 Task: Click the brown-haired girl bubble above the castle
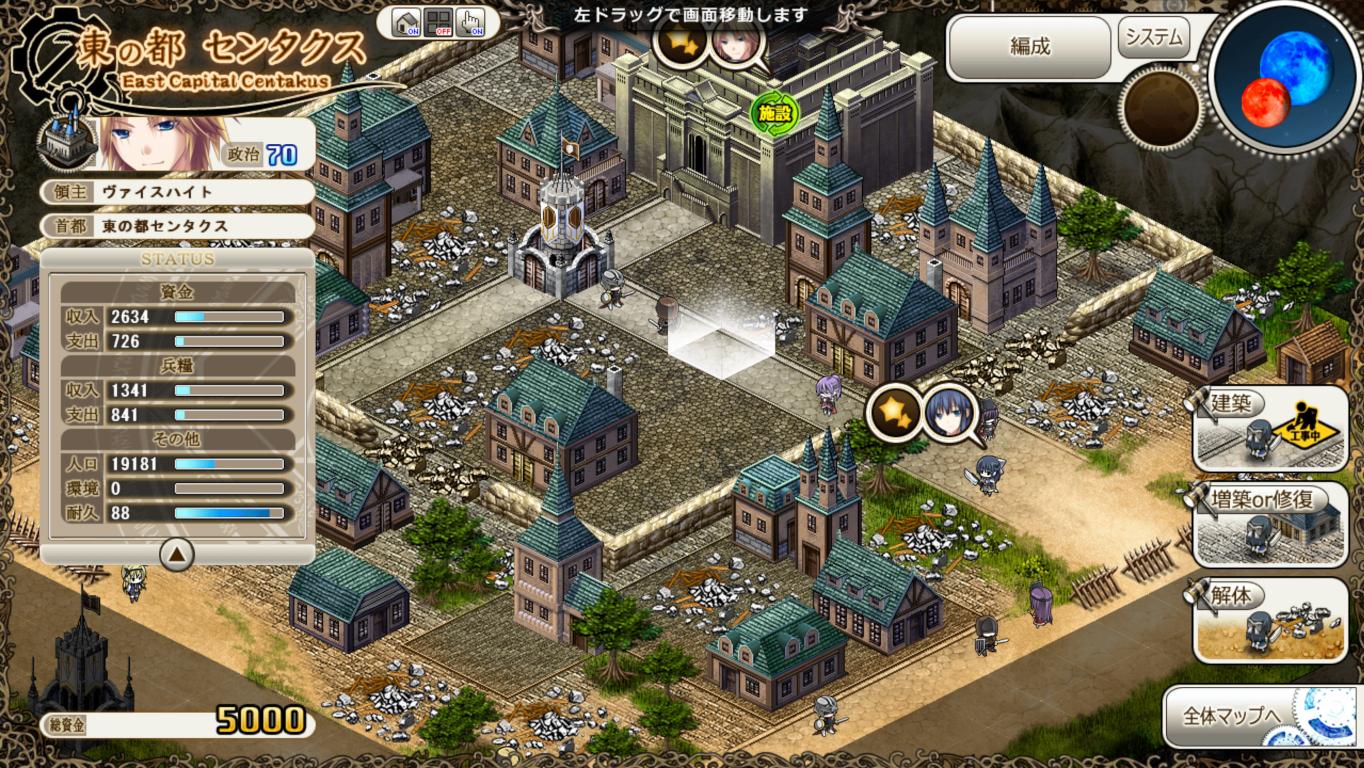click(737, 44)
